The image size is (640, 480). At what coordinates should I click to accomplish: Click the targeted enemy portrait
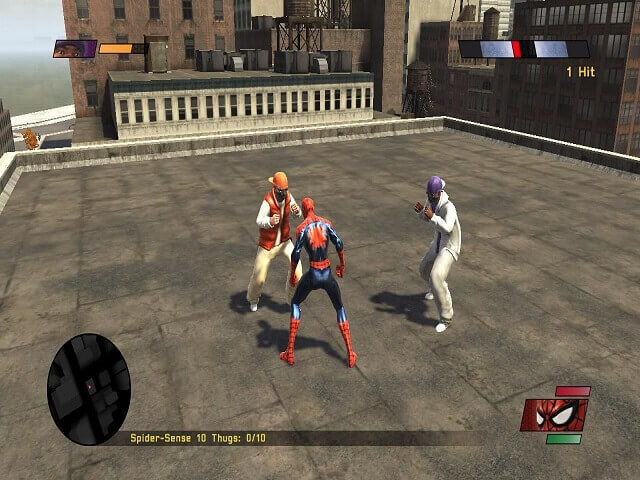[75, 48]
